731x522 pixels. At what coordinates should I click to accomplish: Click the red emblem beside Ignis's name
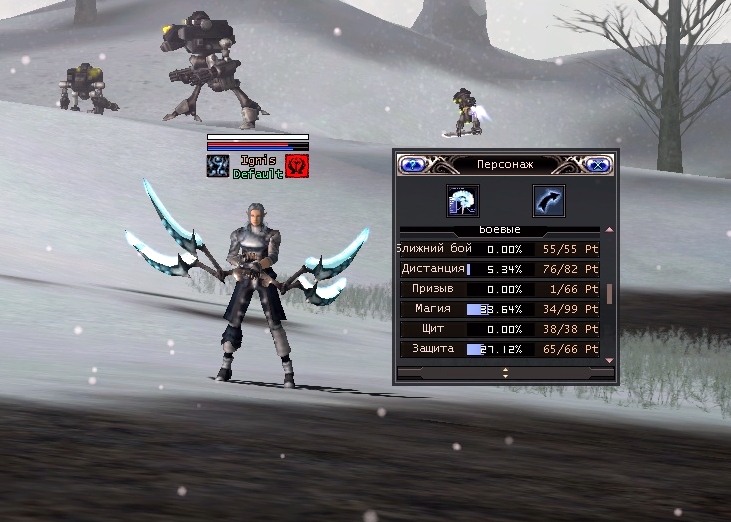[x=297, y=165]
